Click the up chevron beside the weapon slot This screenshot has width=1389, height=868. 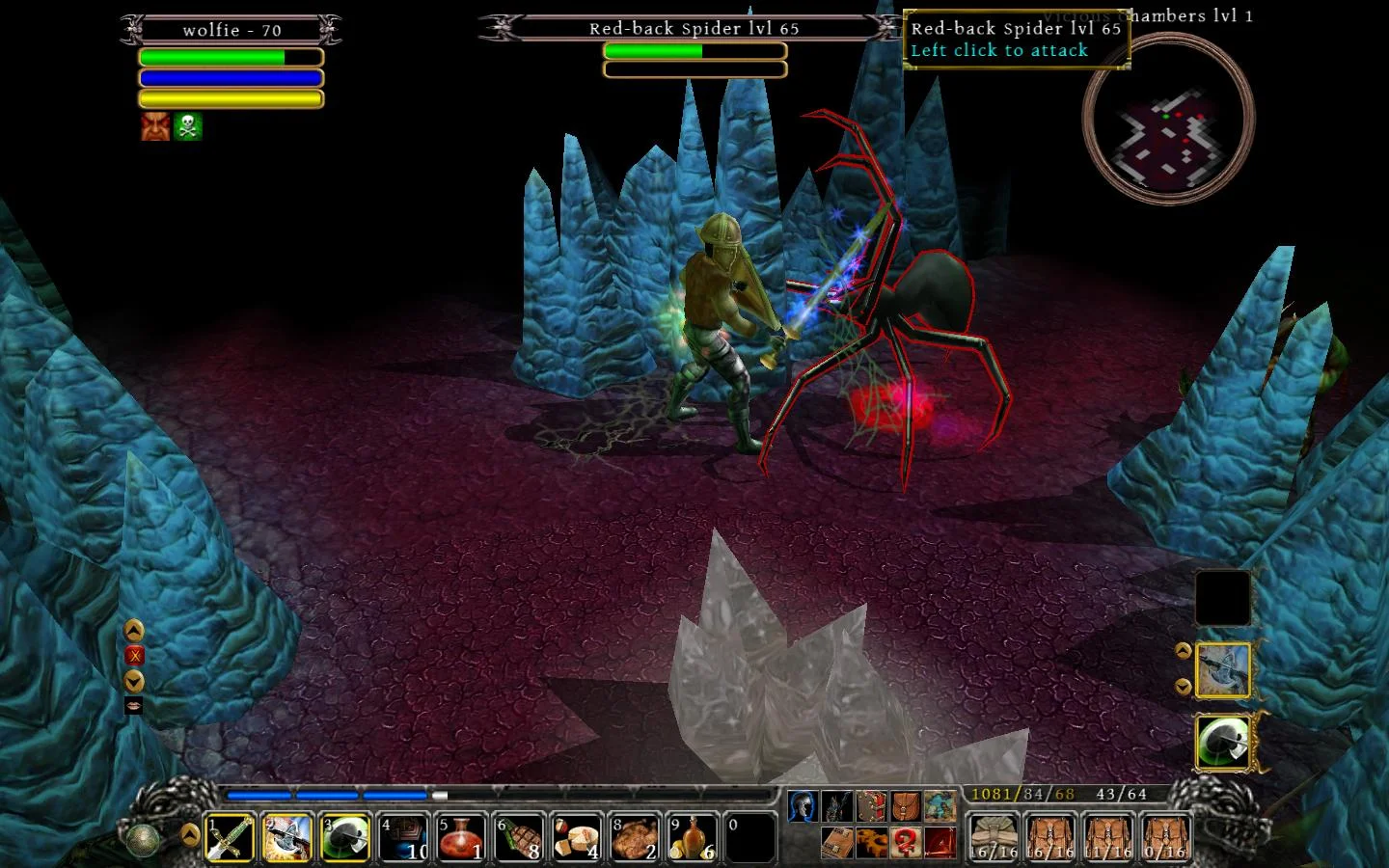1182,649
